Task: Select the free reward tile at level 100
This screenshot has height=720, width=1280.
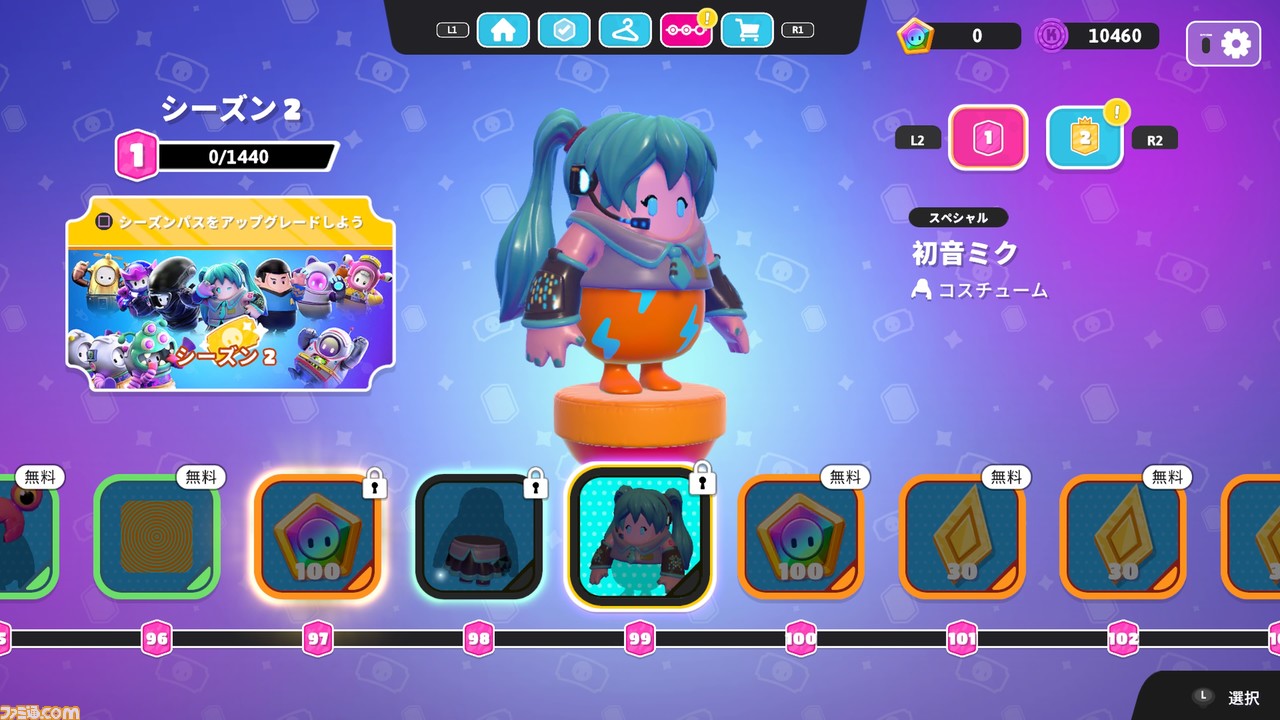Action: (800, 536)
